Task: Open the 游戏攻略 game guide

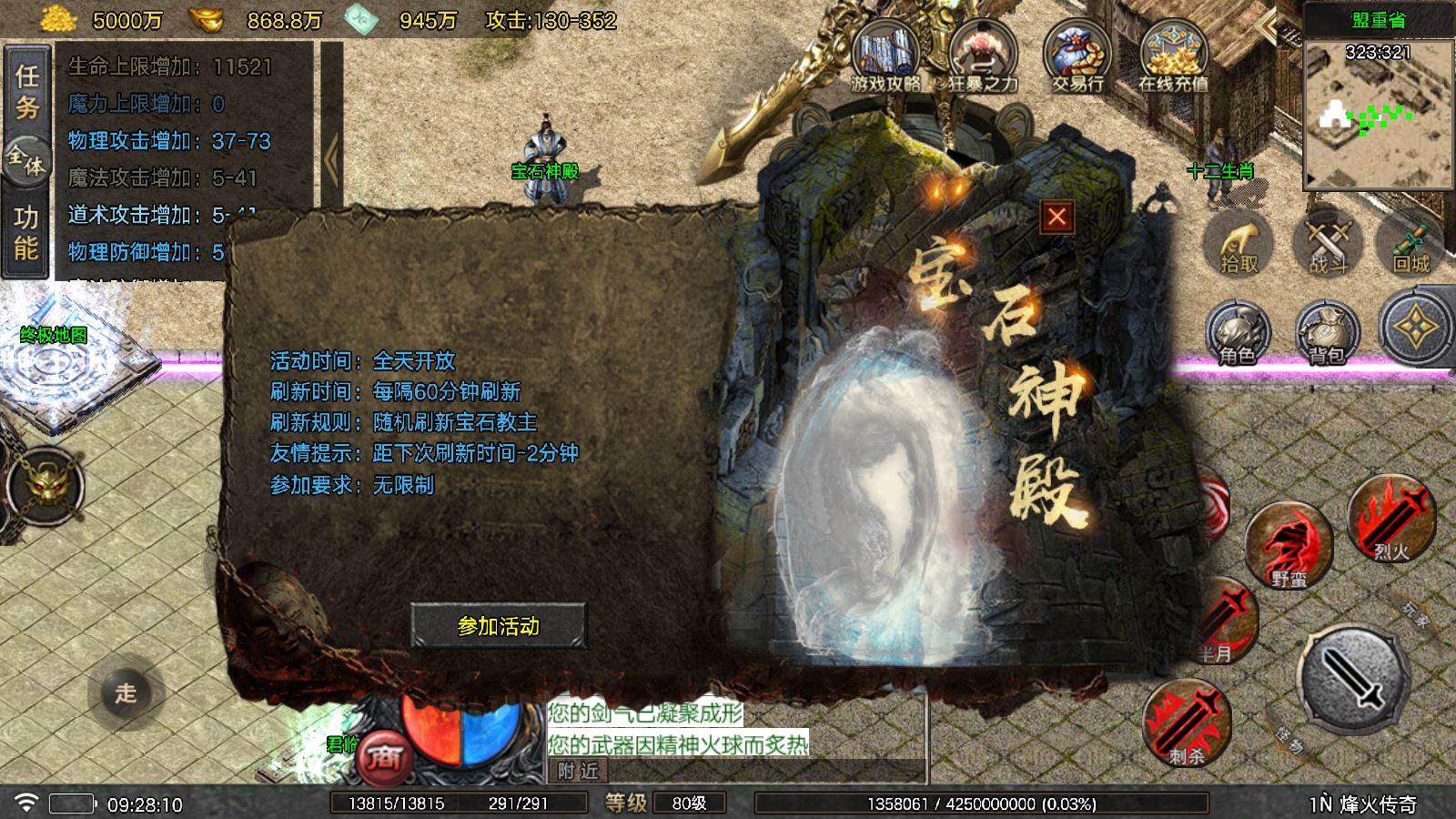Action: (885, 56)
